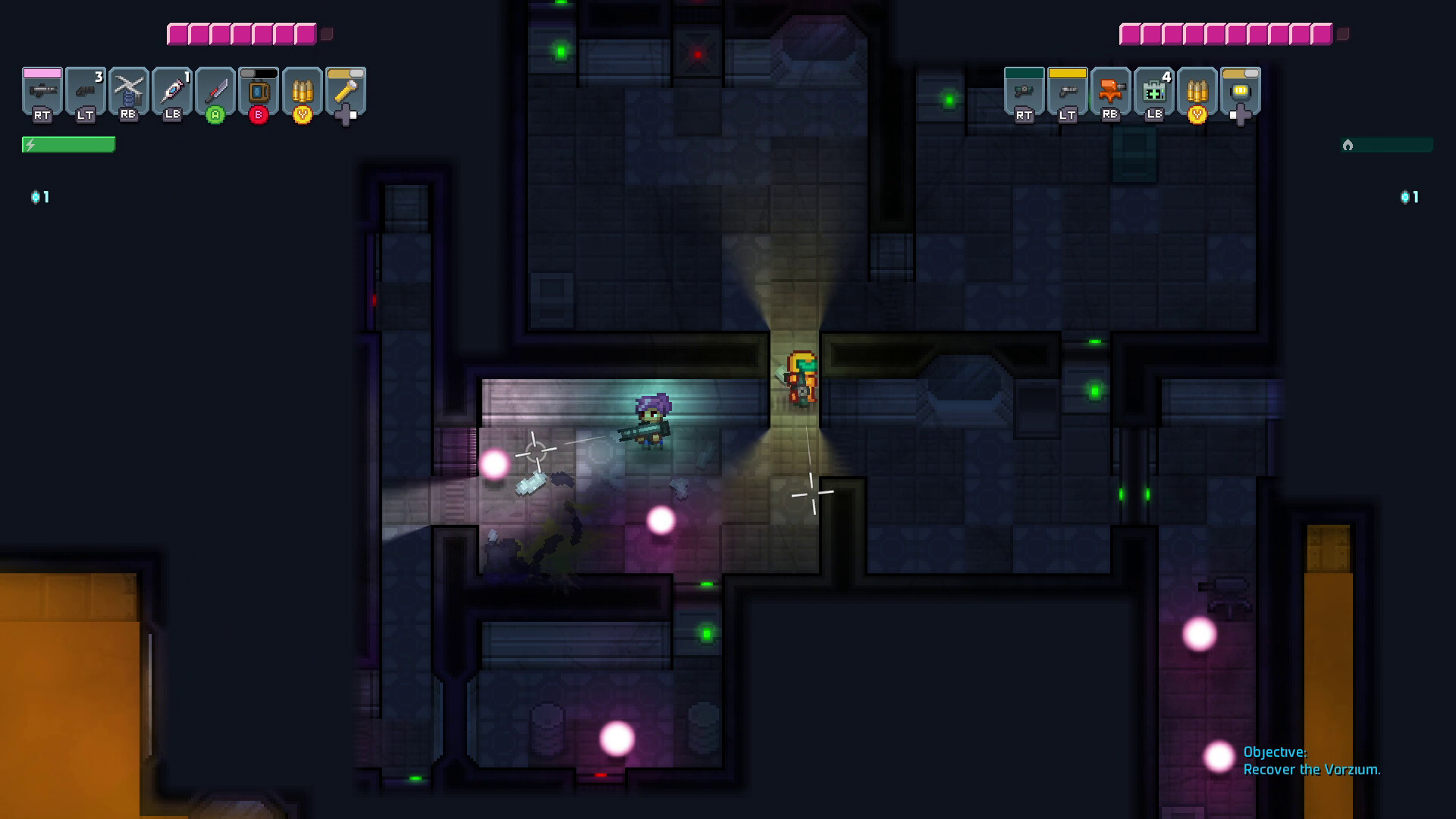
Task: Click the crosshair reticle below the orange character
Action: point(813,493)
